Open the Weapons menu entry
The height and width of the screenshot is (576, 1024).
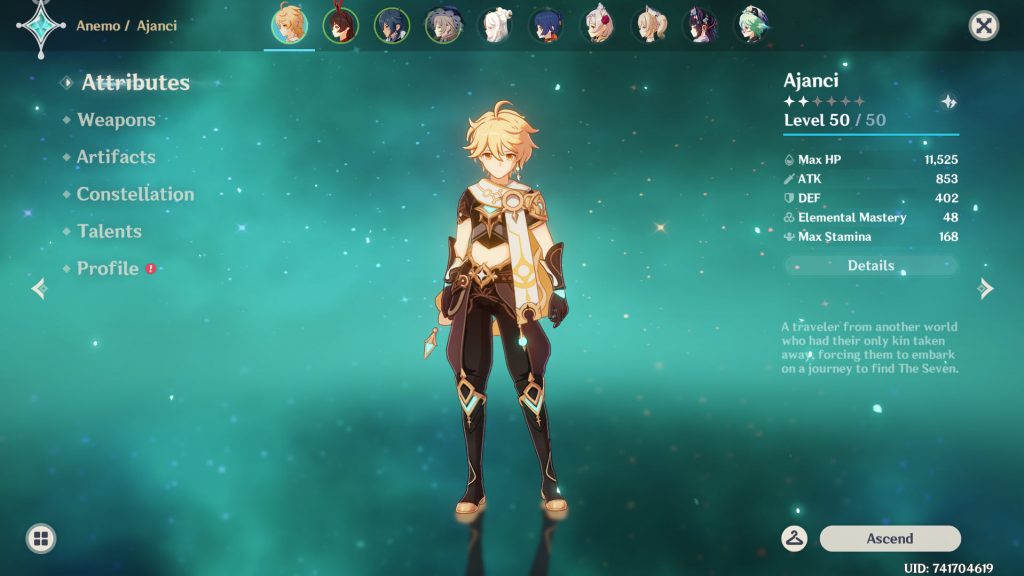pos(116,120)
